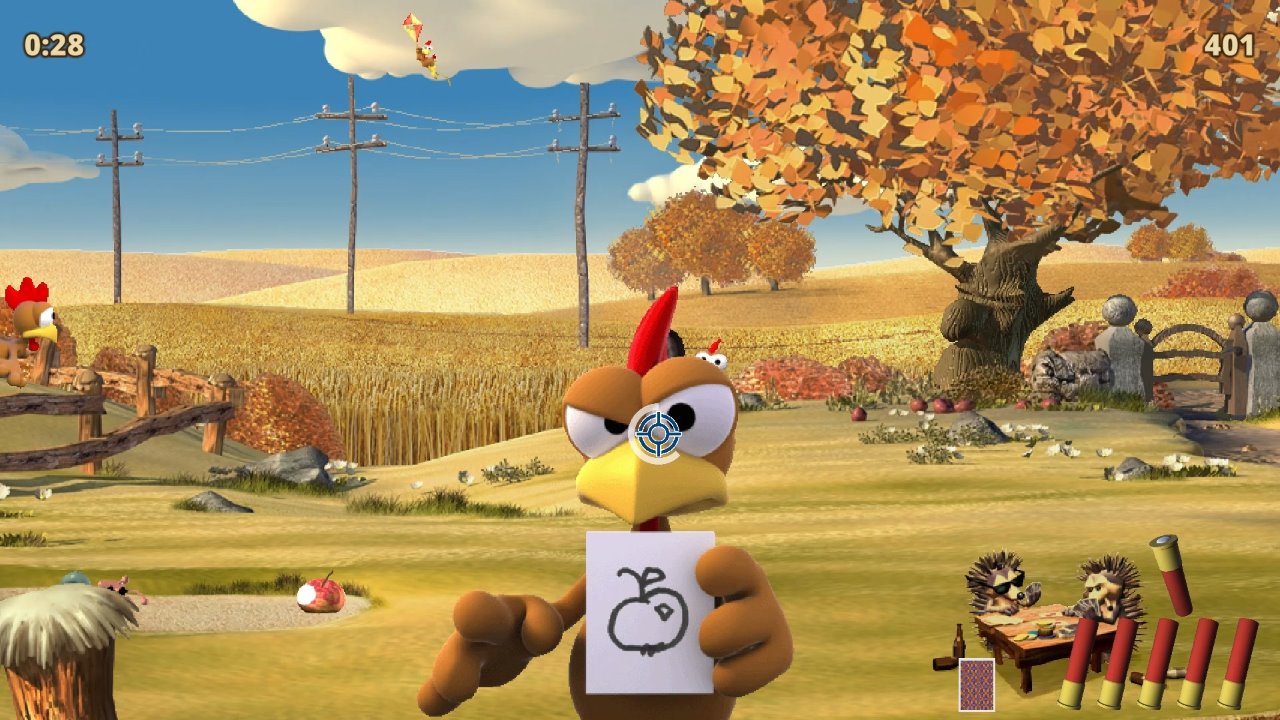The width and height of the screenshot is (1280, 720).
Task: Shoot the small chicken on the big chicken's head
Action: coord(712,352)
